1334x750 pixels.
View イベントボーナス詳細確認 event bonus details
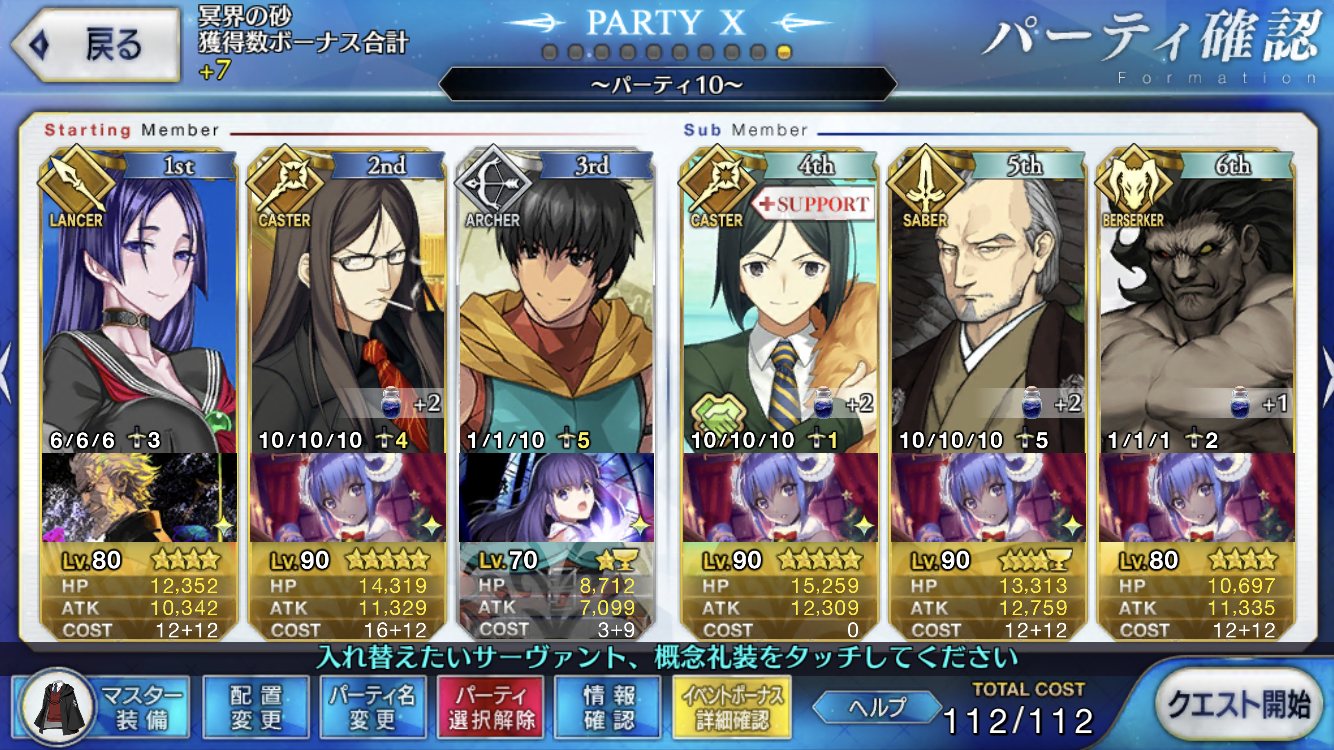[732, 706]
